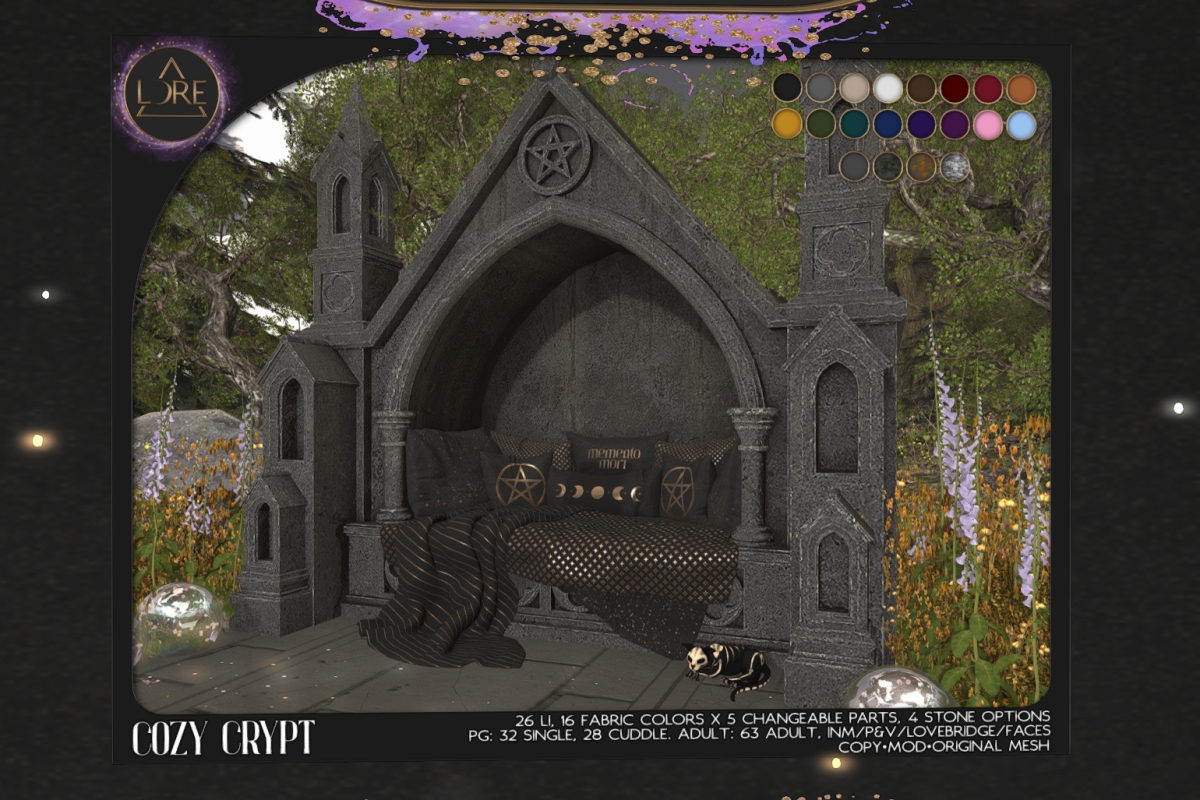Image resolution: width=1200 pixels, height=800 pixels.
Task: Choose the rusty orange stone option
Action: (921, 166)
